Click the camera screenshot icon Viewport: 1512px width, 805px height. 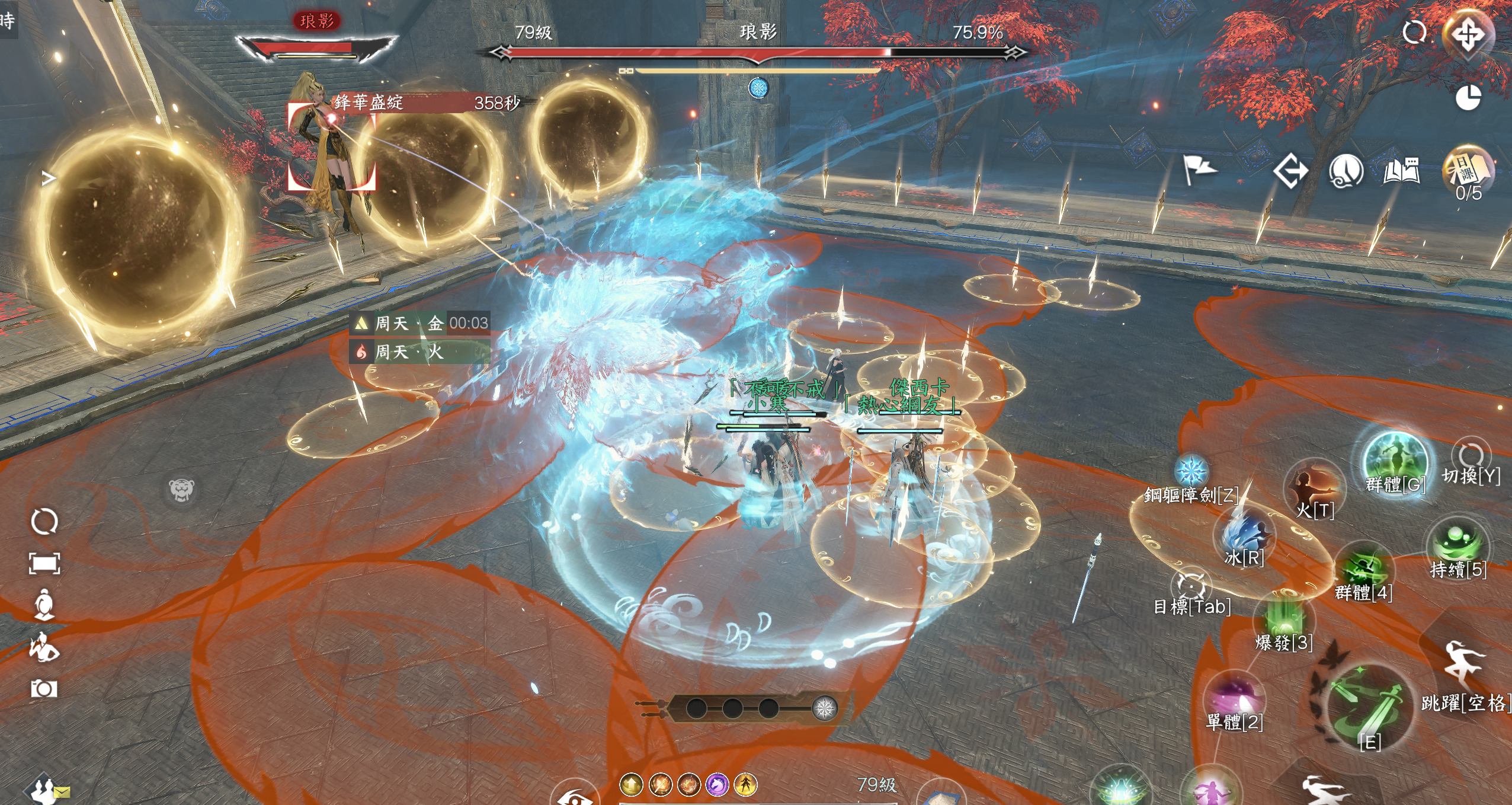pyautogui.click(x=44, y=689)
